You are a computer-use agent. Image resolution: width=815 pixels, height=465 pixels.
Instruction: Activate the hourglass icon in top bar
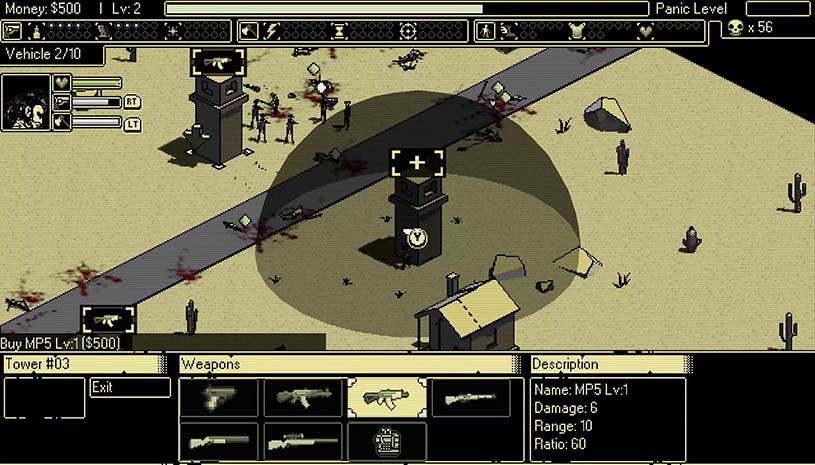tap(339, 30)
